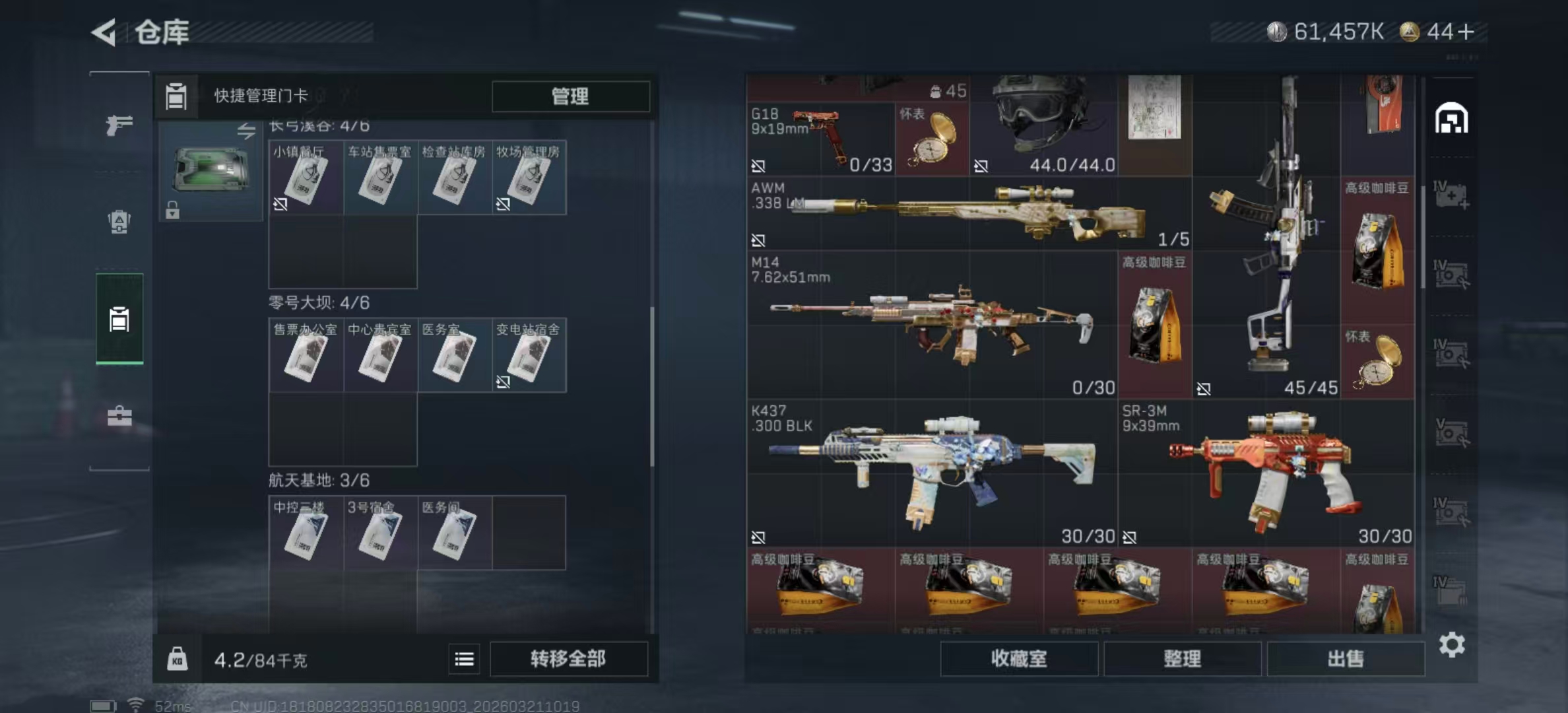The width and height of the screenshot is (1568, 713).
Task: Go back using the warehouse back arrow
Action: (x=104, y=32)
